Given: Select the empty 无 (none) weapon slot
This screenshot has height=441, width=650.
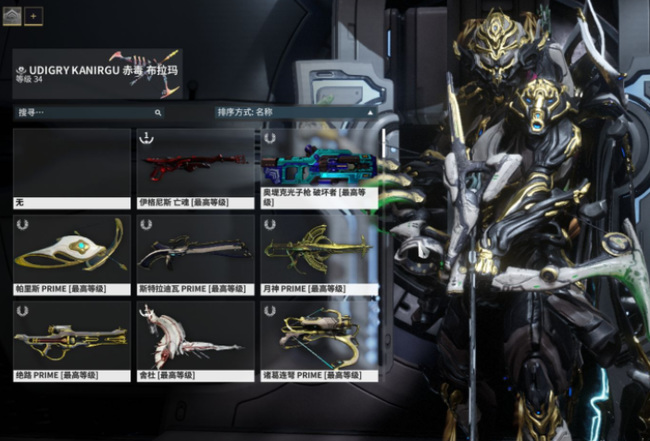Looking at the screenshot, I should click(x=72, y=167).
